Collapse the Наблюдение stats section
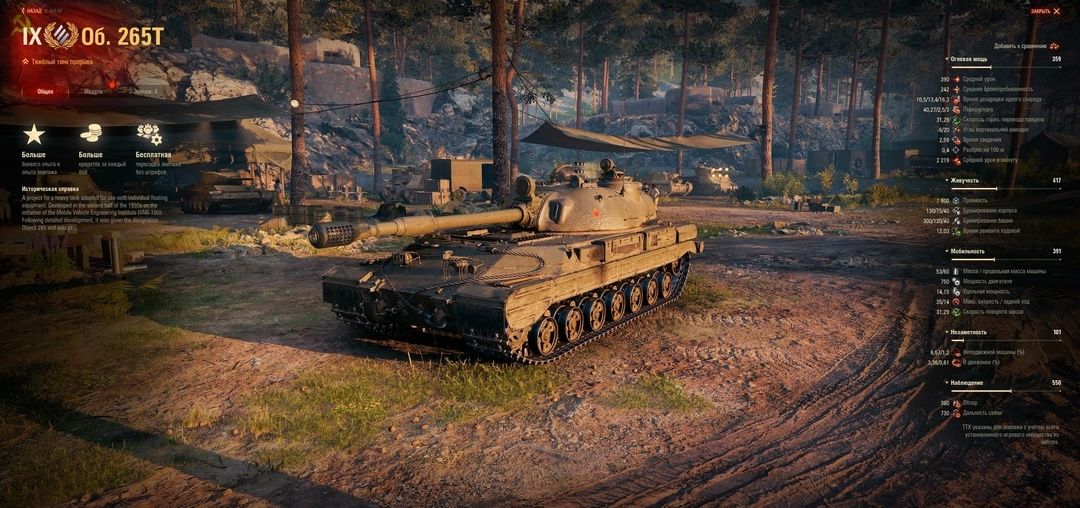Screen dimensions: 1080x508 (x=966, y=383)
